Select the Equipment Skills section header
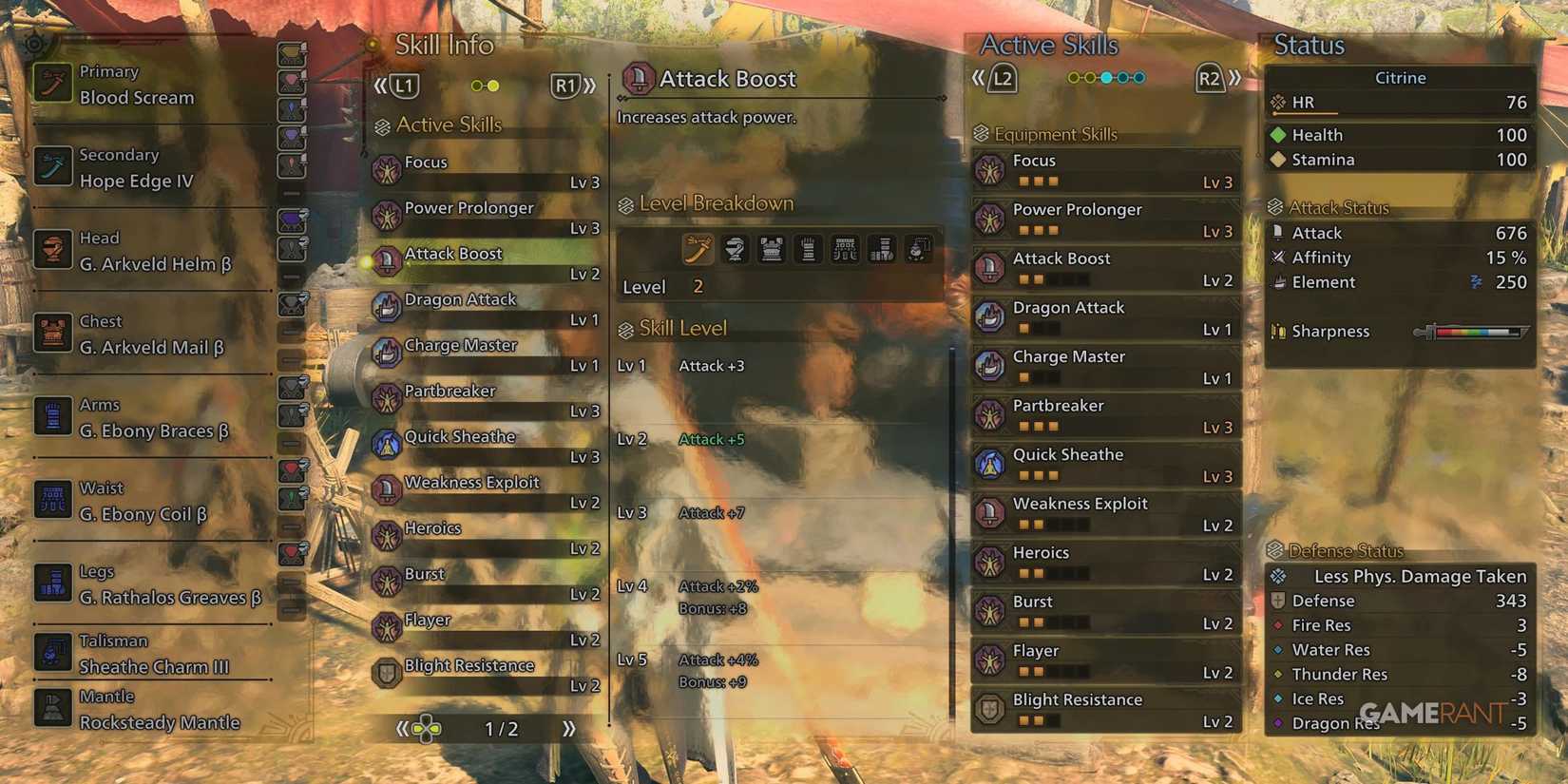The image size is (1568, 784). click(1049, 133)
